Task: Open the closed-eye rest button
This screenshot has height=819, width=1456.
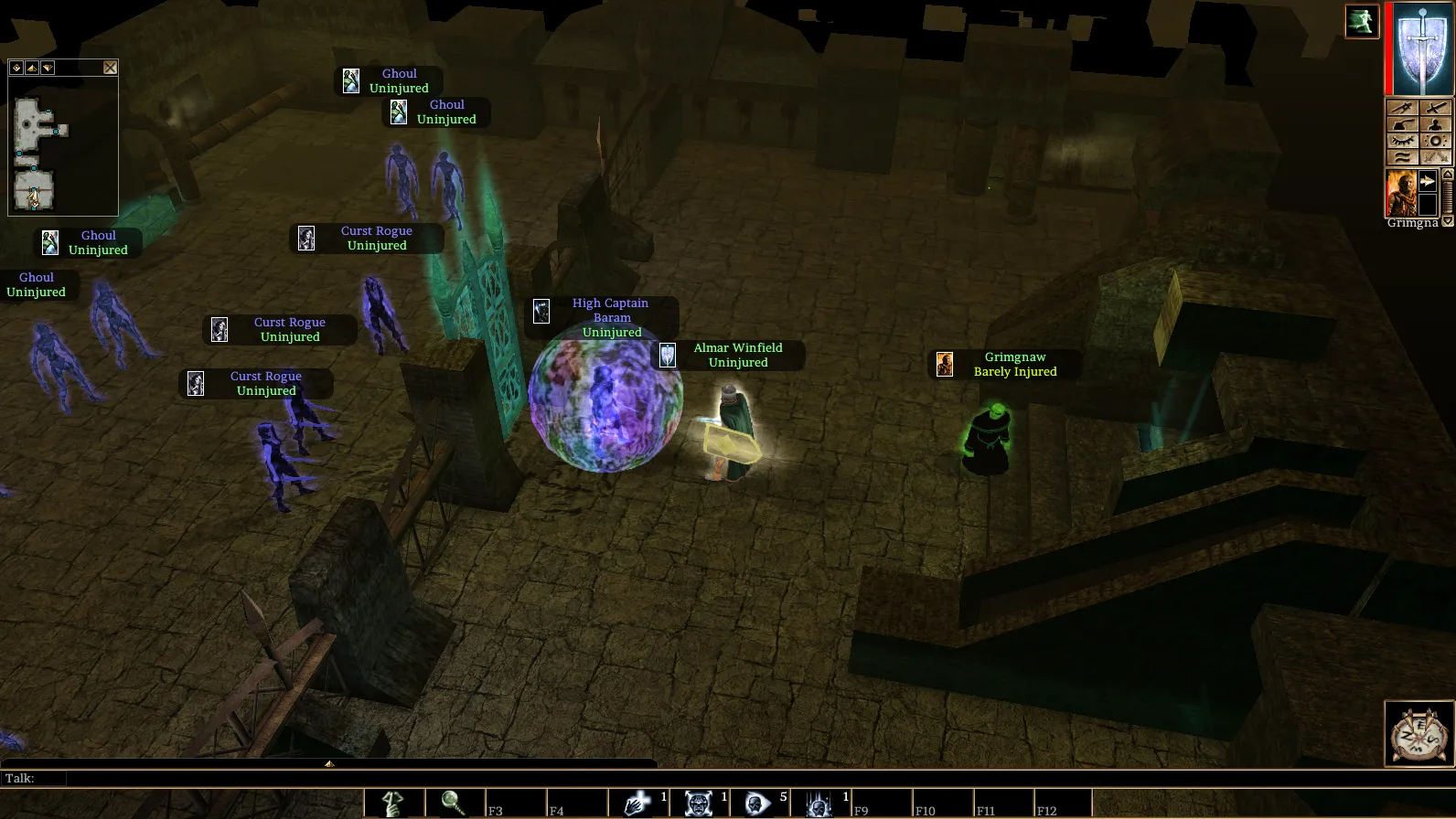Action: 1403,141
